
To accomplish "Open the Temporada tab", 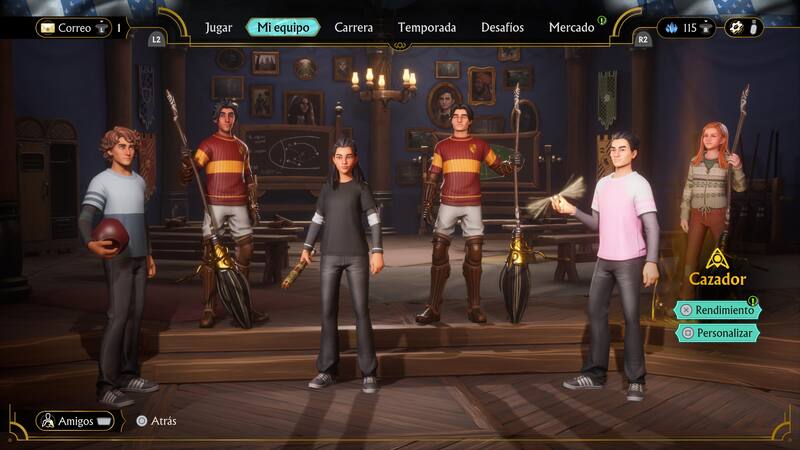I will click(x=426, y=28).
